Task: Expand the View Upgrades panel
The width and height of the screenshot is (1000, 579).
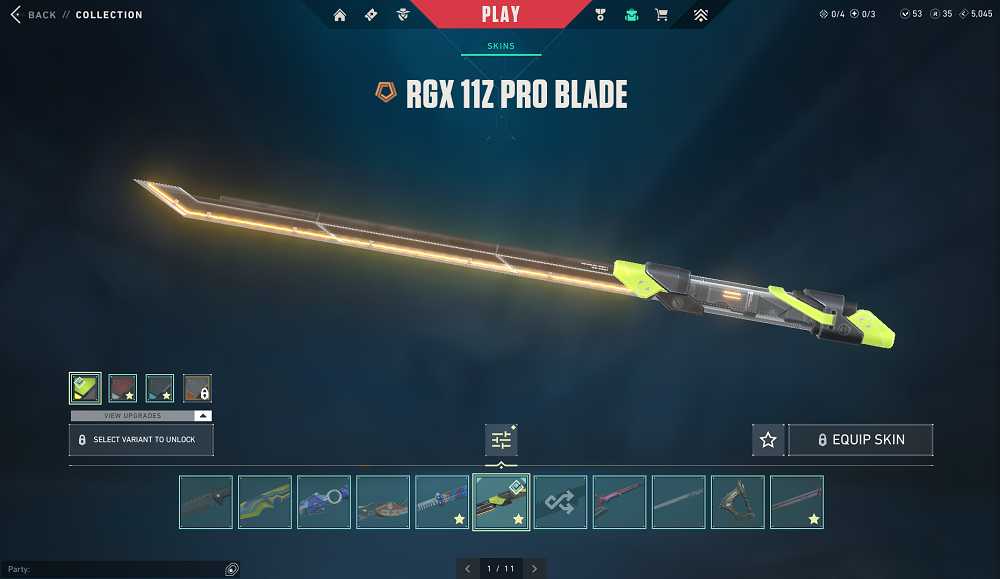Action: [141, 415]
